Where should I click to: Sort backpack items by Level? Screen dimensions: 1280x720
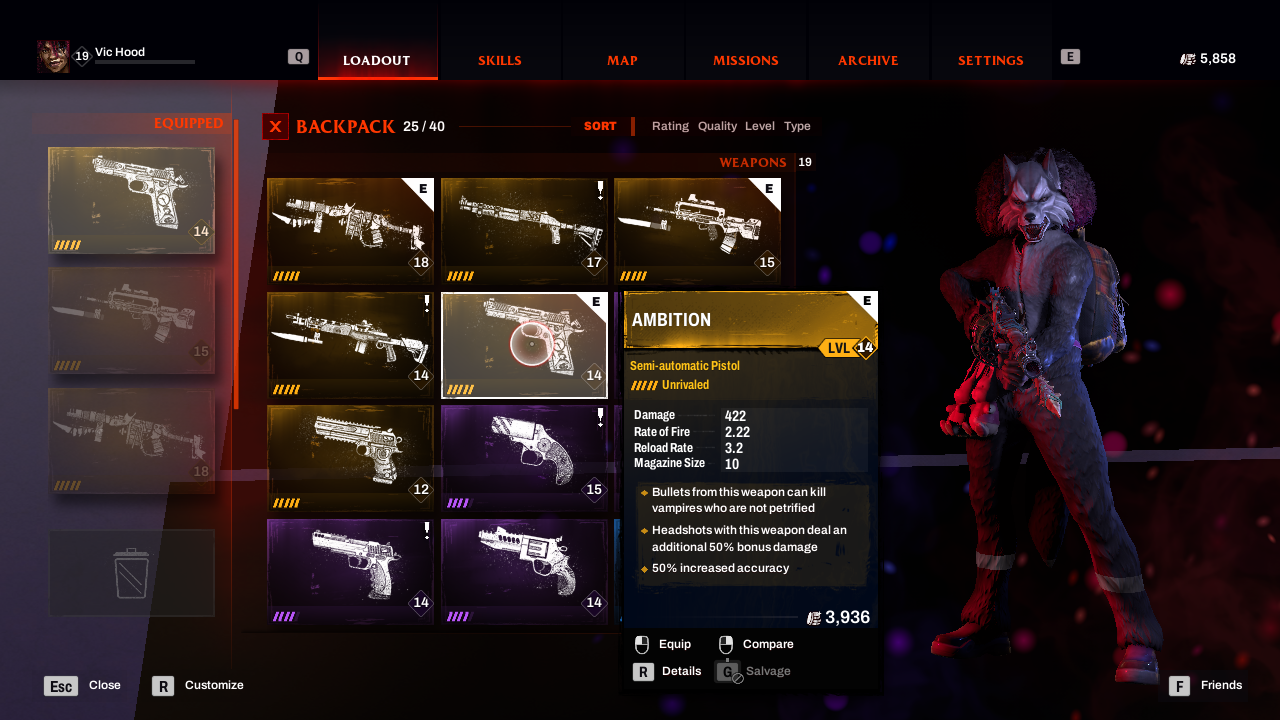[760, 126]
